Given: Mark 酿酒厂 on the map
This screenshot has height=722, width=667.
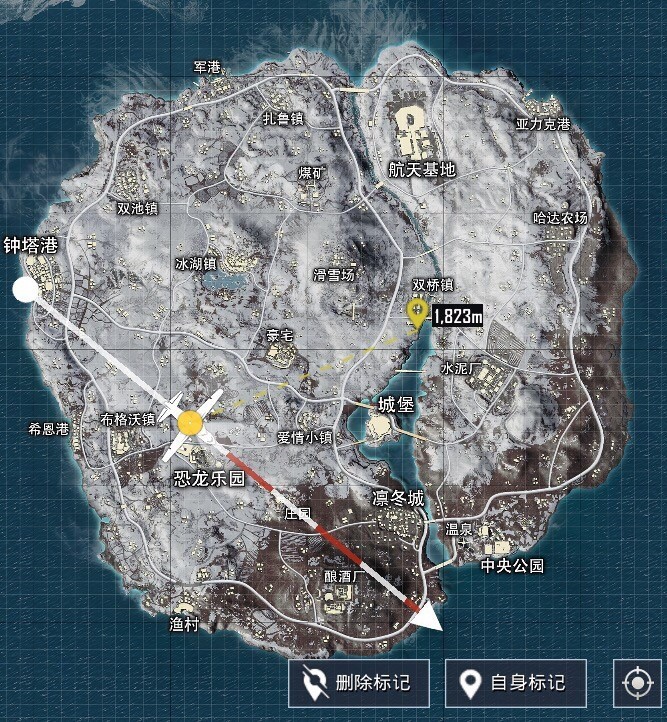Looking at the screenshot, I should coord(344,578).
